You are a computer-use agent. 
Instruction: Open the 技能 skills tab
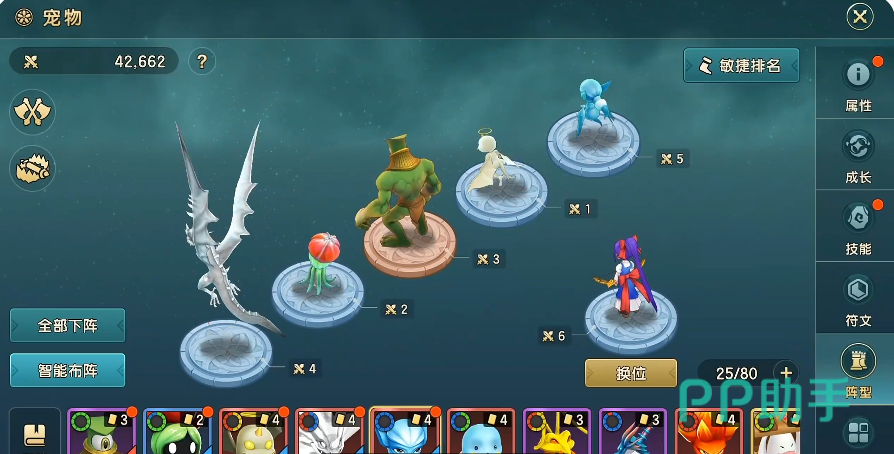tap(858, 227)
